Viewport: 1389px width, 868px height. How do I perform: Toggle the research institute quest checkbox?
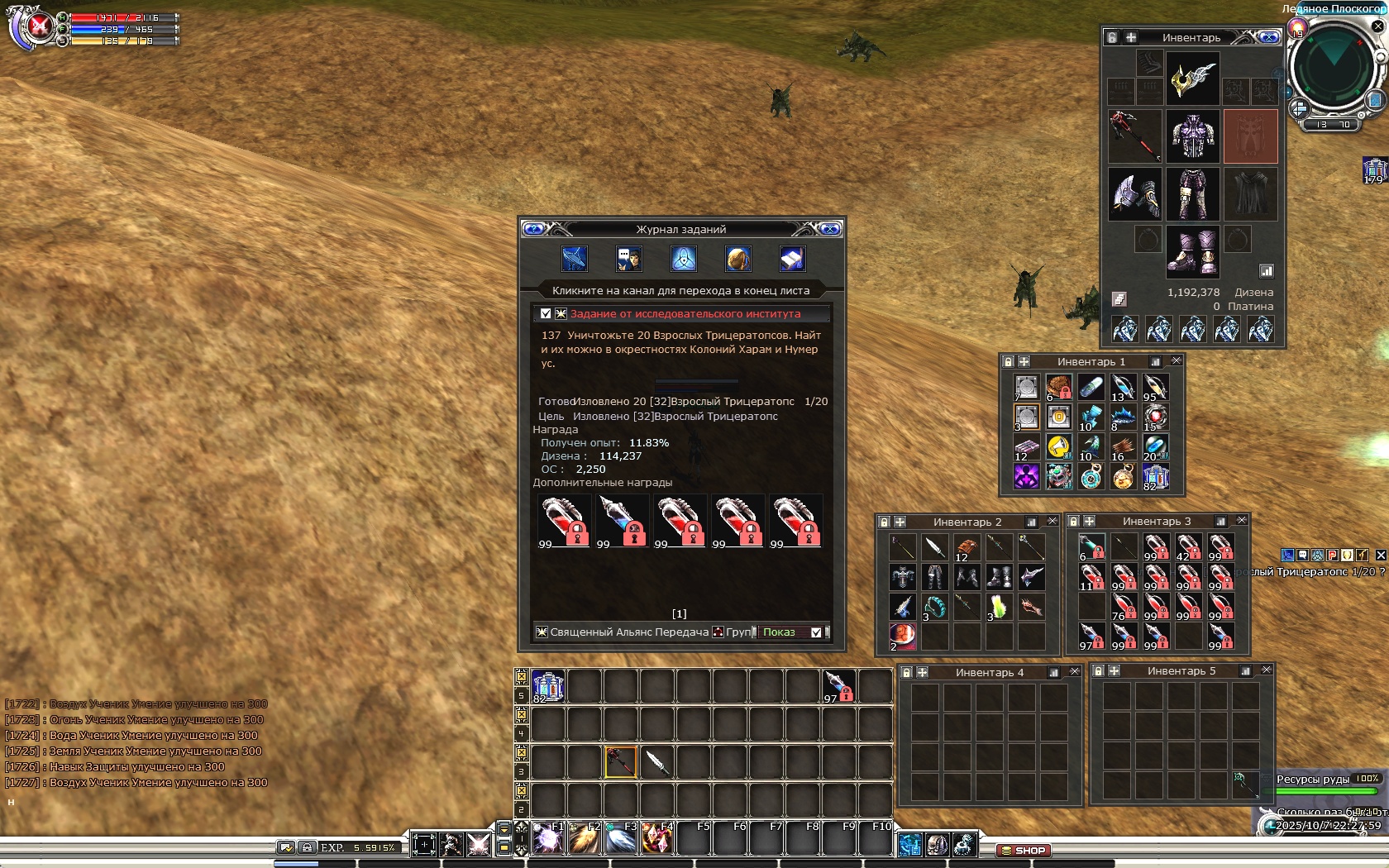pyautogui.click(x=546, y=314)
